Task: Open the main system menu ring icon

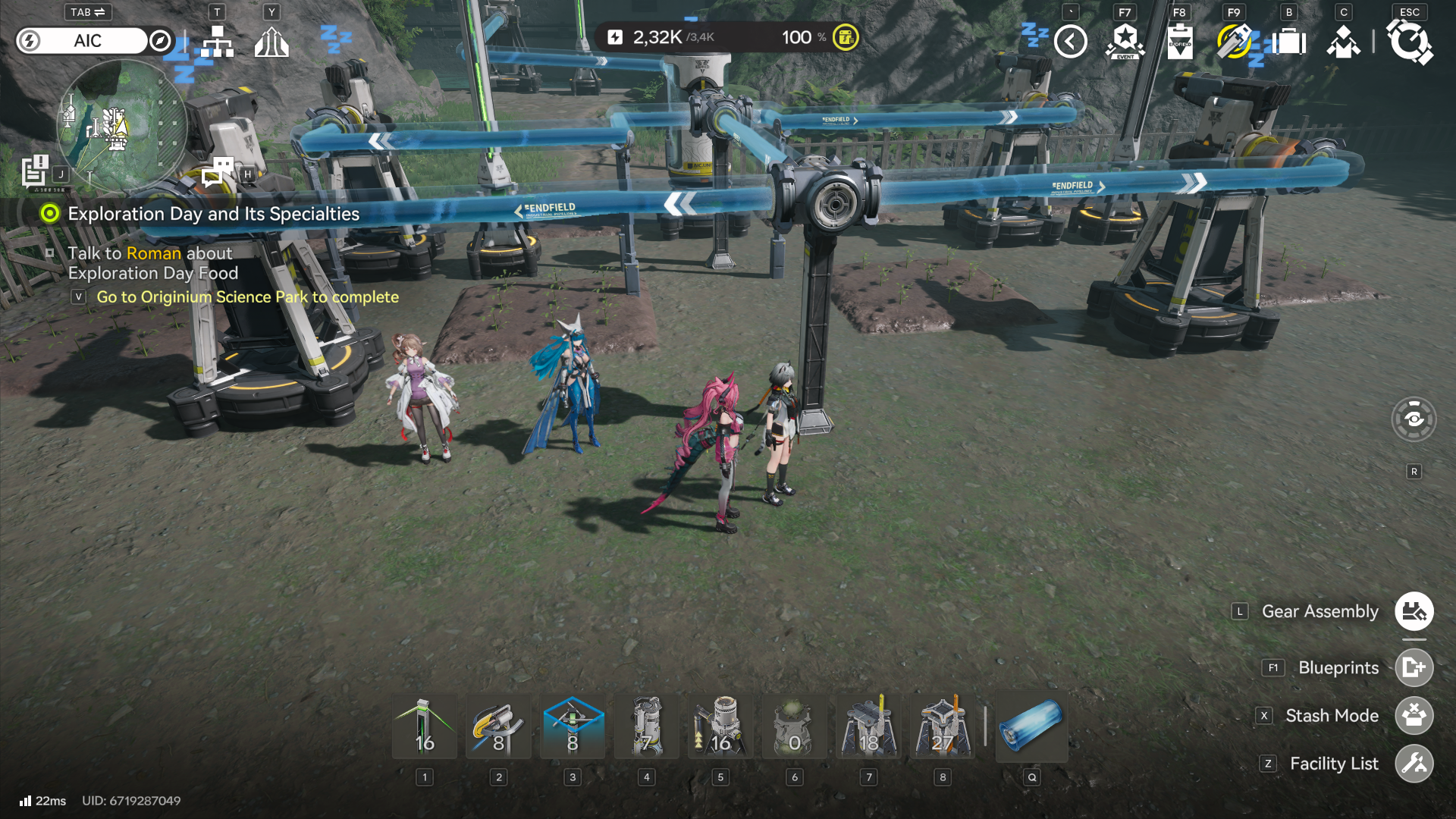Action: (x=1410, y=42)
